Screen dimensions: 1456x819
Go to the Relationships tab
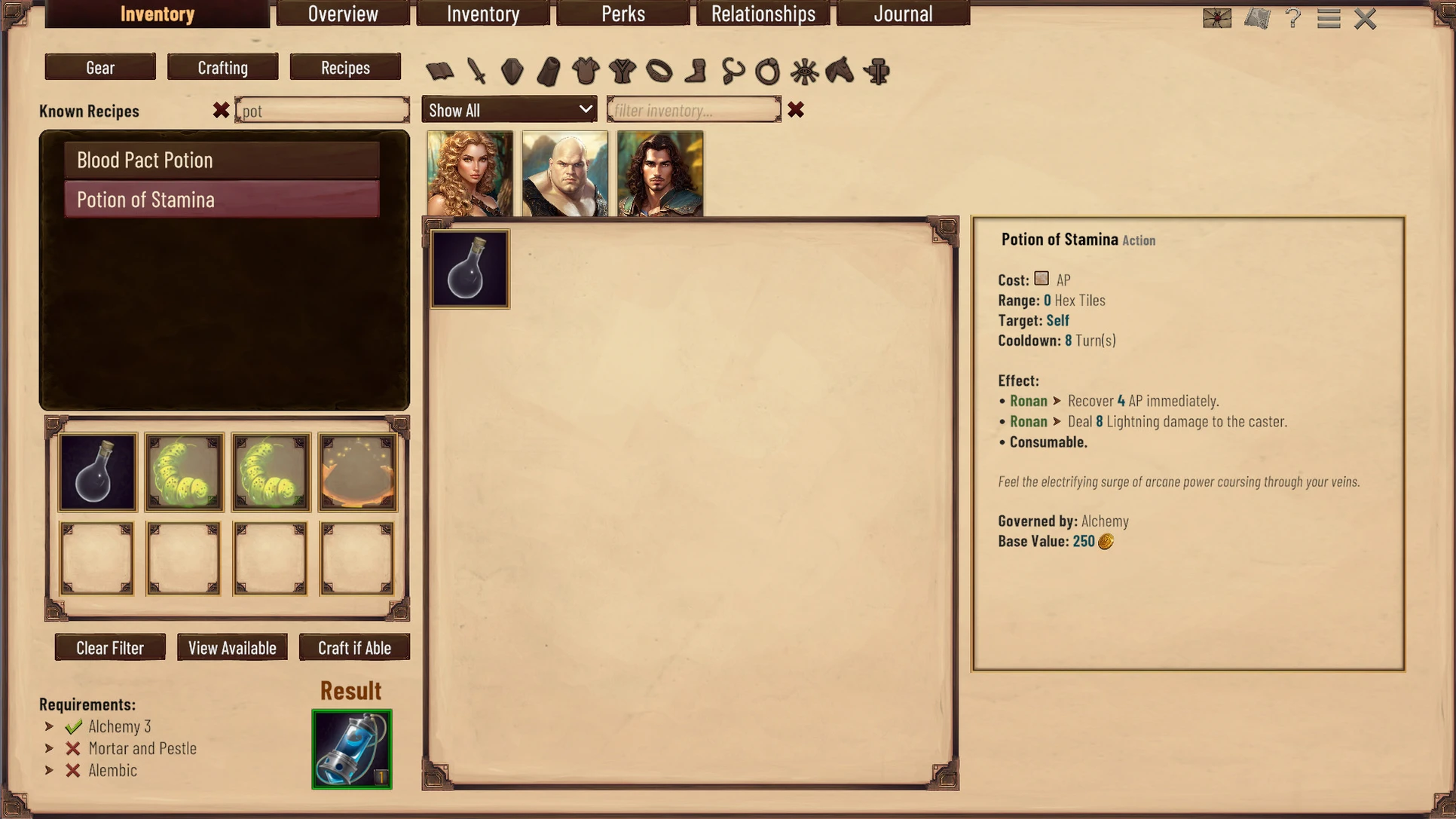(763, 14)
